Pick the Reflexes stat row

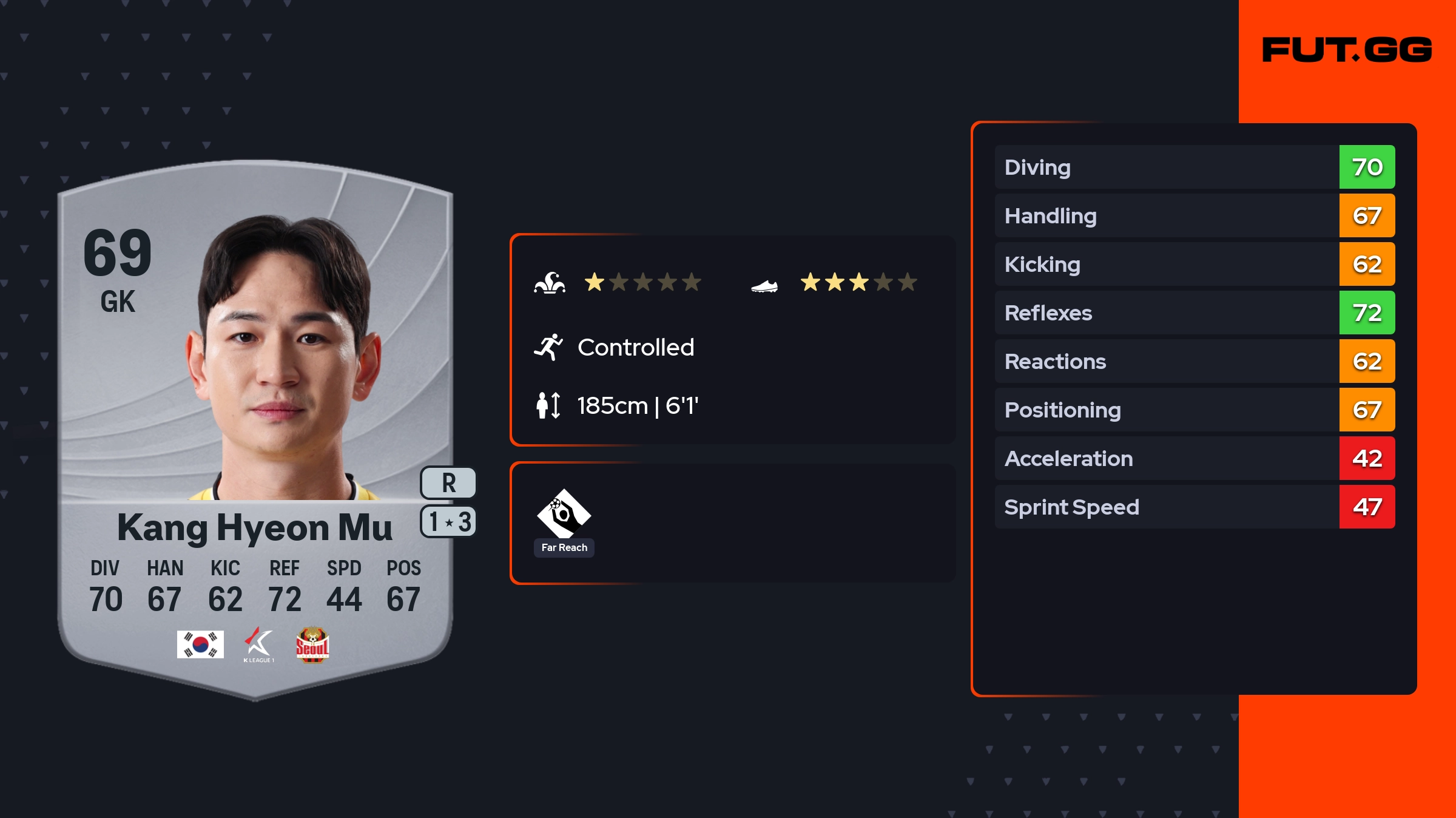point(1194,313)
